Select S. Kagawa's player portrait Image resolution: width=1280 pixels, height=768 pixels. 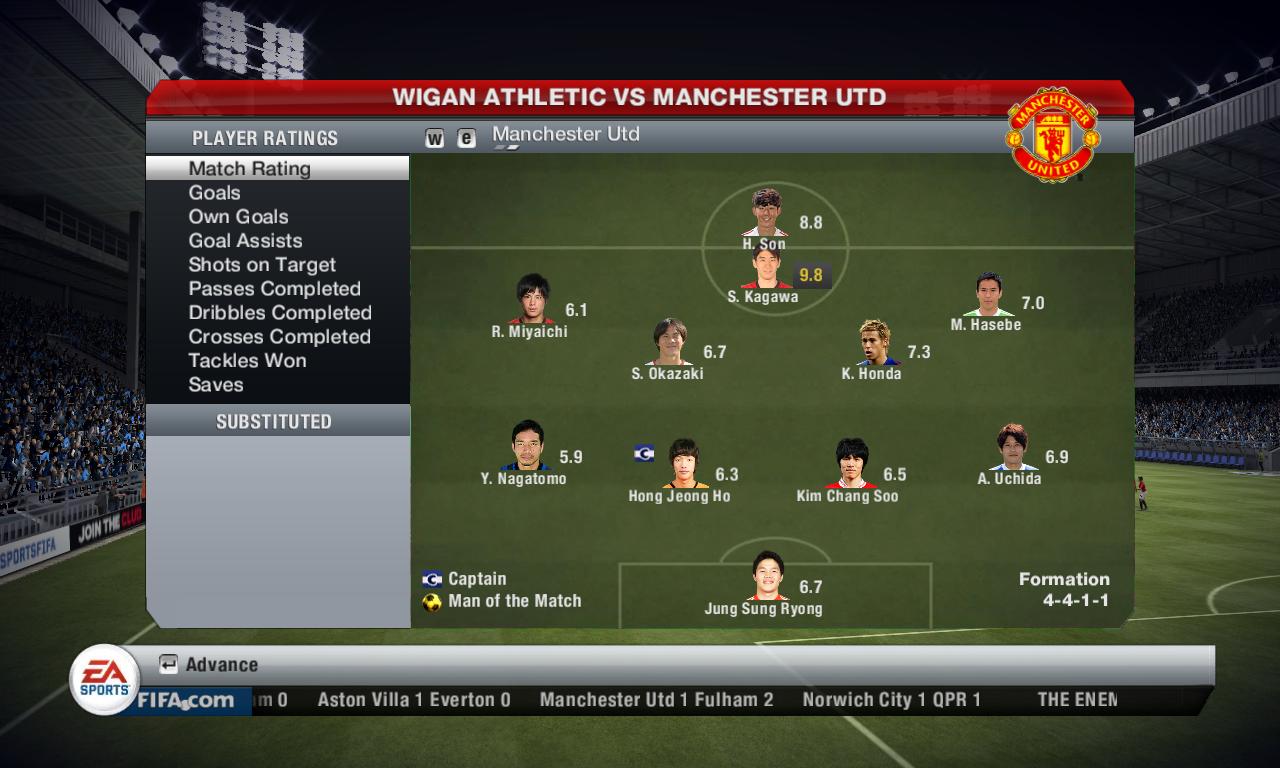(767, 268)
